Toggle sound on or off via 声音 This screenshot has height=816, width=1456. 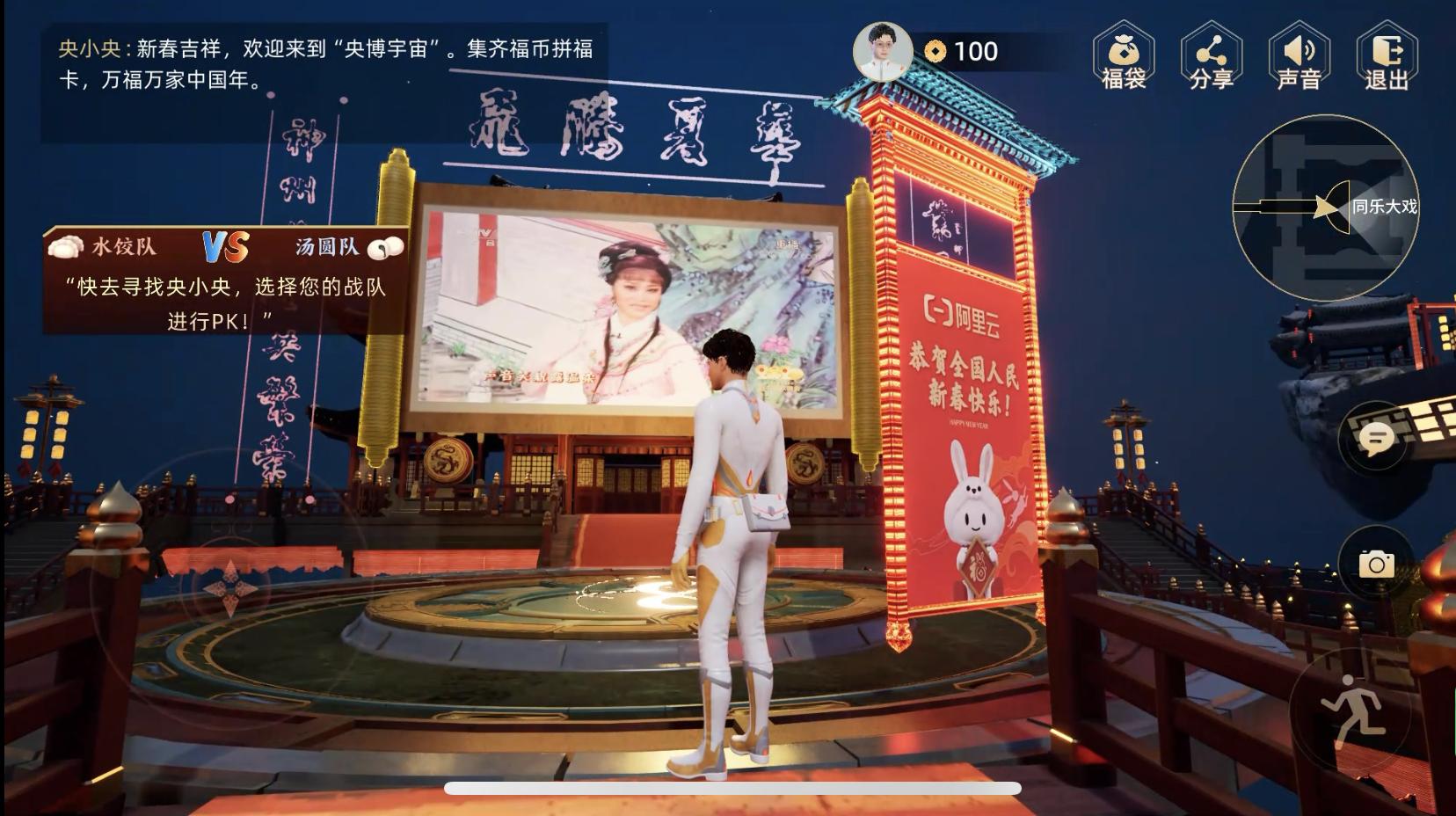(1299, 55)
